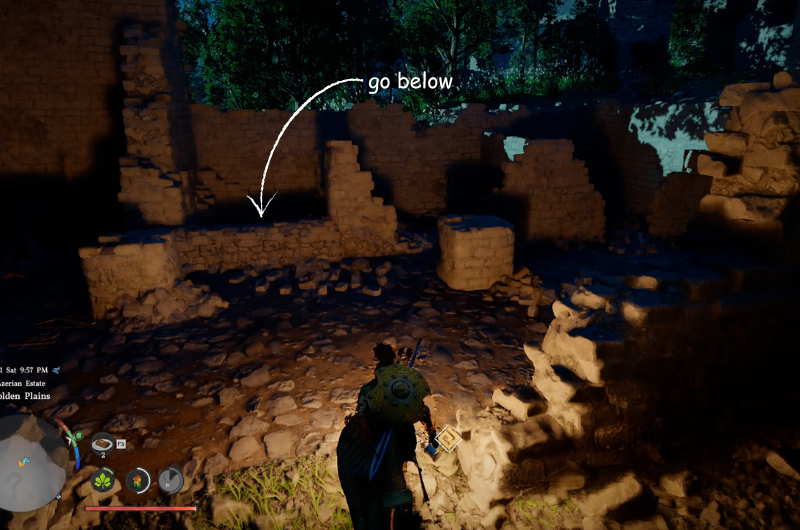Click the gray cooldown skill icon
Screen dimensions: 800x530
click(x=171, y=481)
